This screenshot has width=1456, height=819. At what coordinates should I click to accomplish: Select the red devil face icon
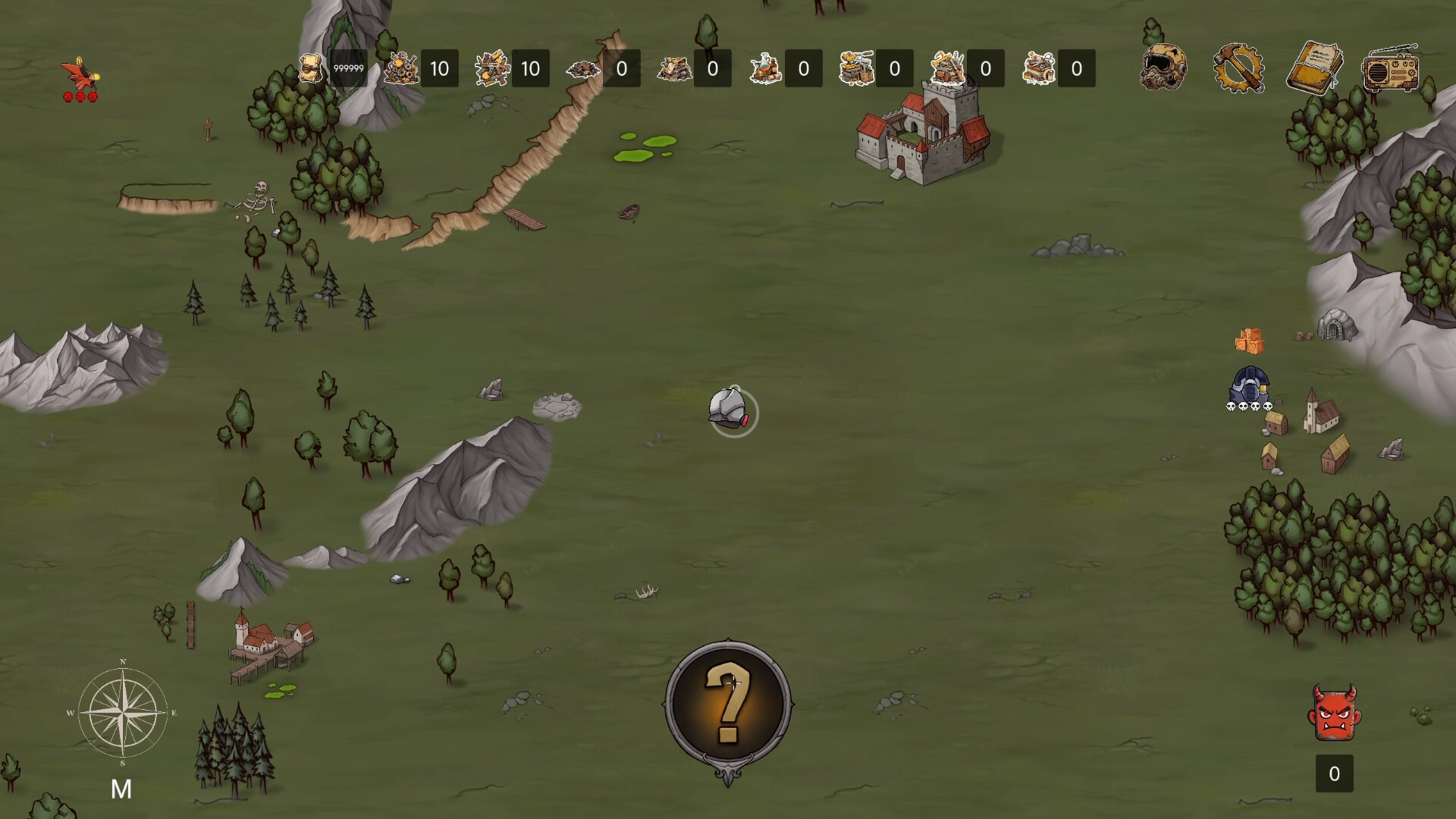1334,713
